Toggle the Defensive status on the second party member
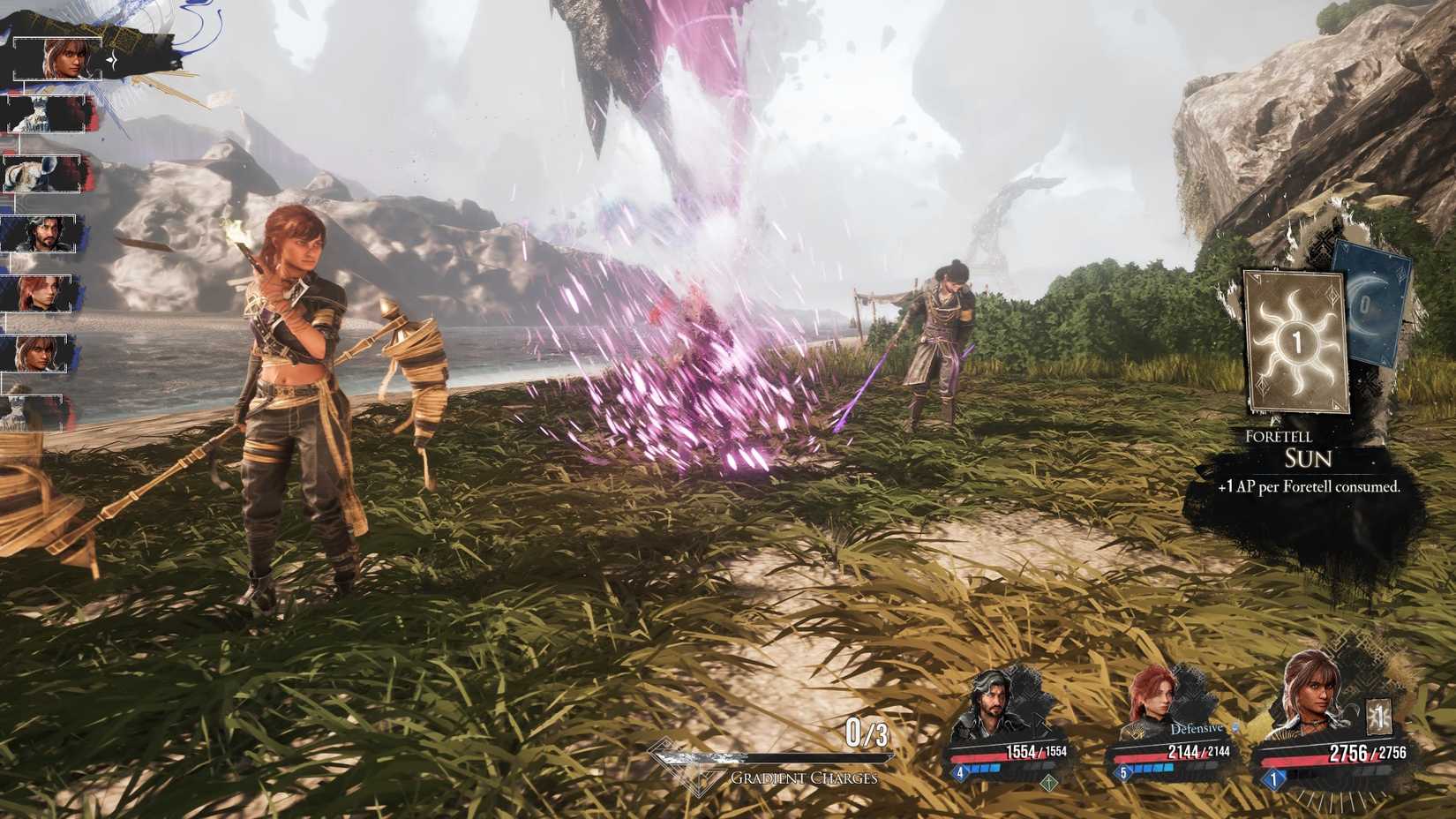The width and height of the screenshot is (1456, 819). 1196,727
